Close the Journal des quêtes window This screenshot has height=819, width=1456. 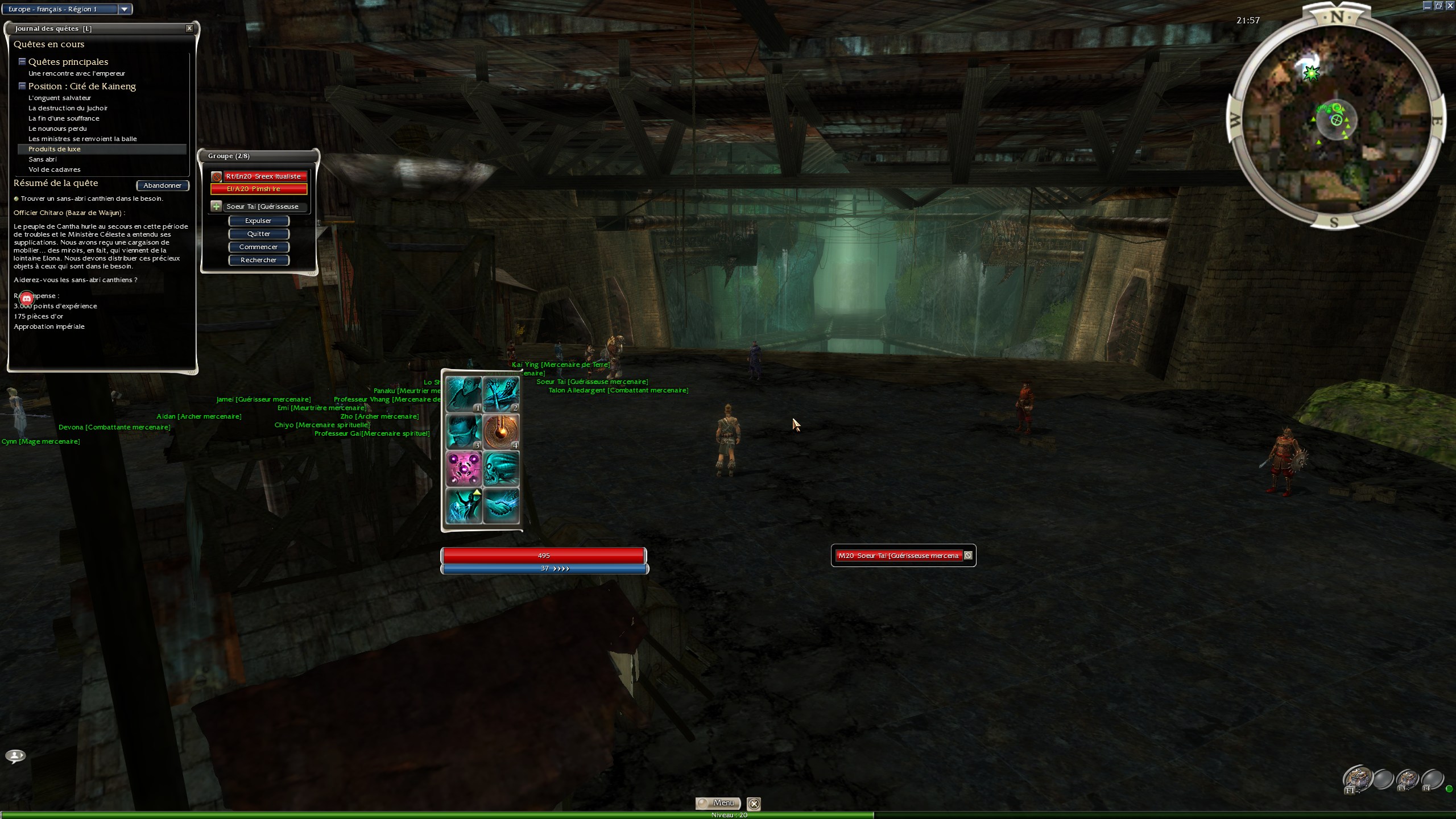coord(189,28)
